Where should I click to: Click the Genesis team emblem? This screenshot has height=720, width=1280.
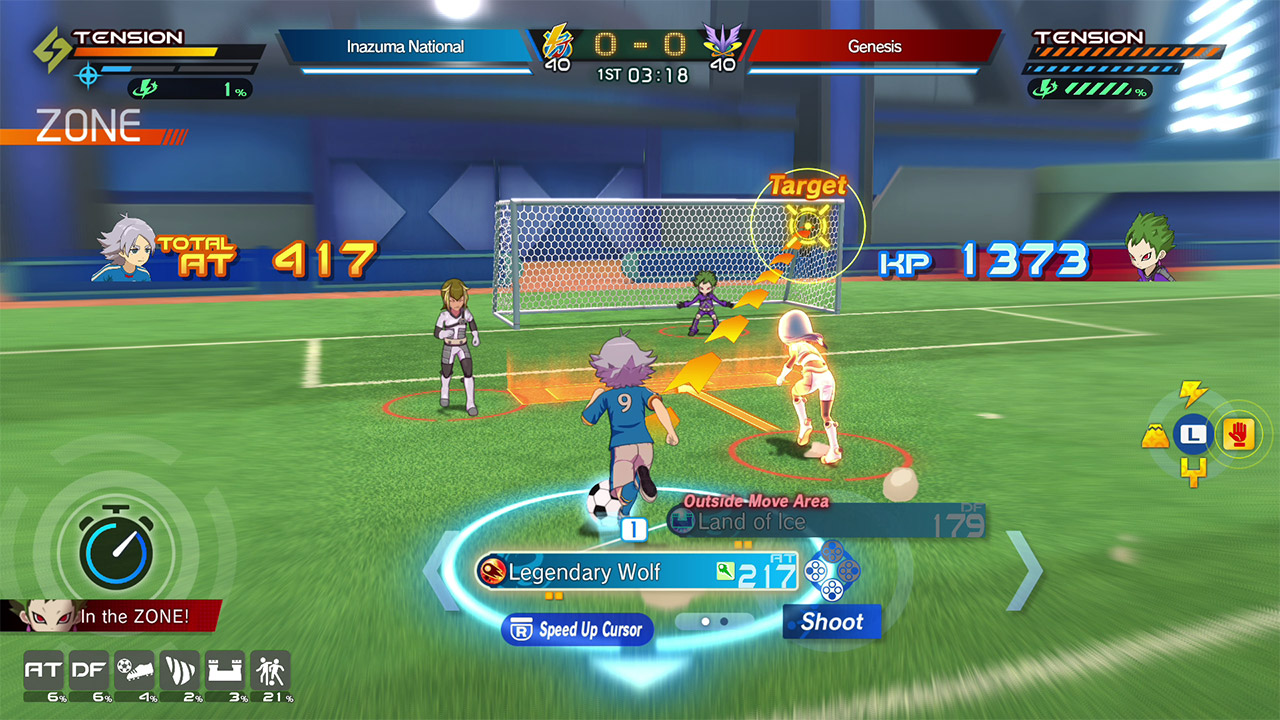[x=722, y=45]
